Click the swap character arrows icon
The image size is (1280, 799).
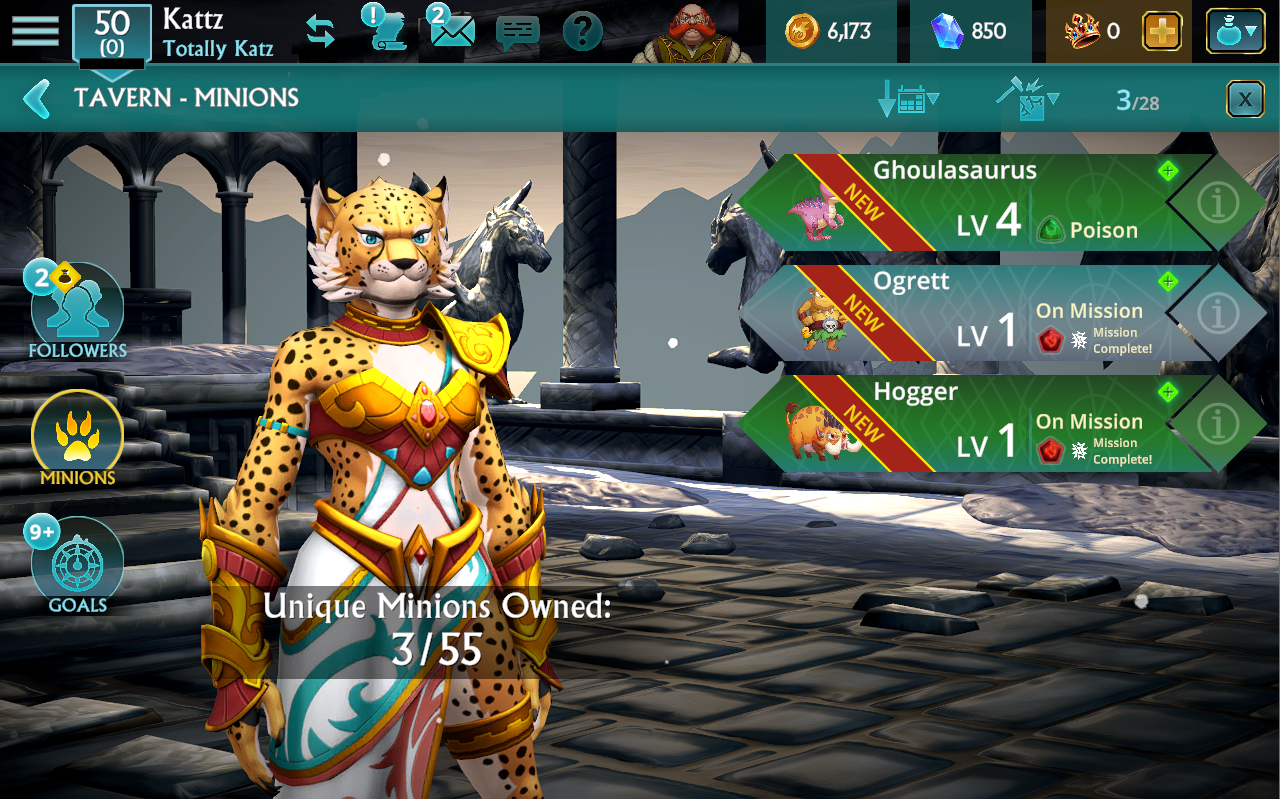320,32
